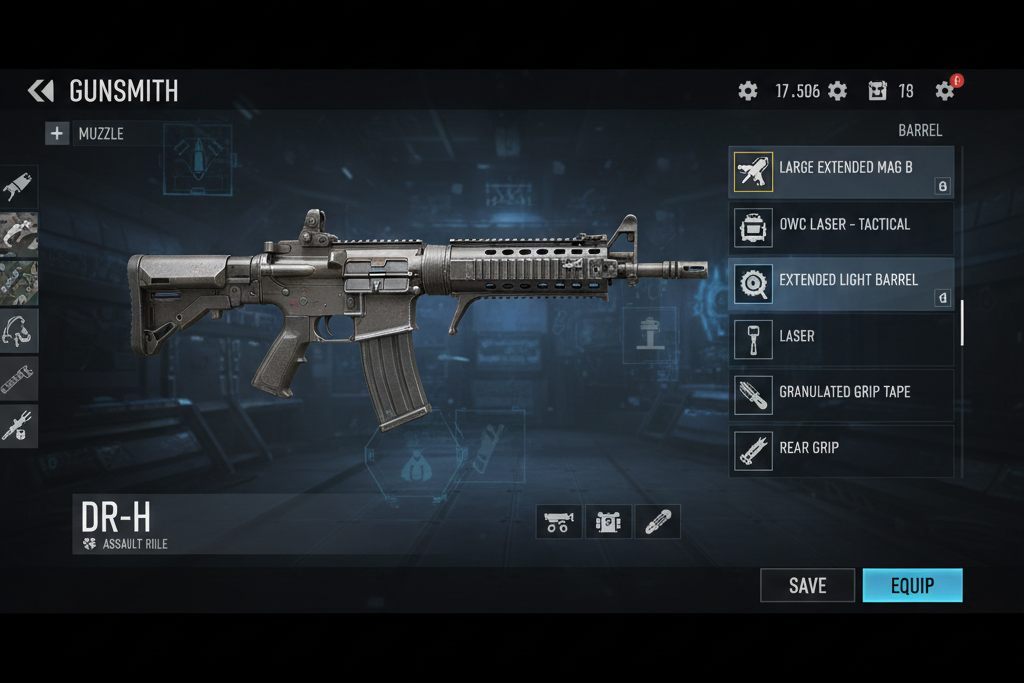Save the current weapon build
1024x683 pixels.
807,586
